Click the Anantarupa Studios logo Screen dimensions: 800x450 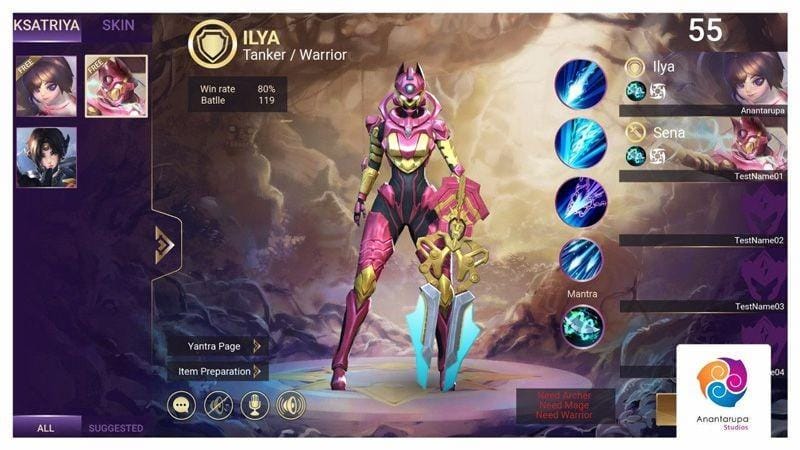click(x=723, y=390)
